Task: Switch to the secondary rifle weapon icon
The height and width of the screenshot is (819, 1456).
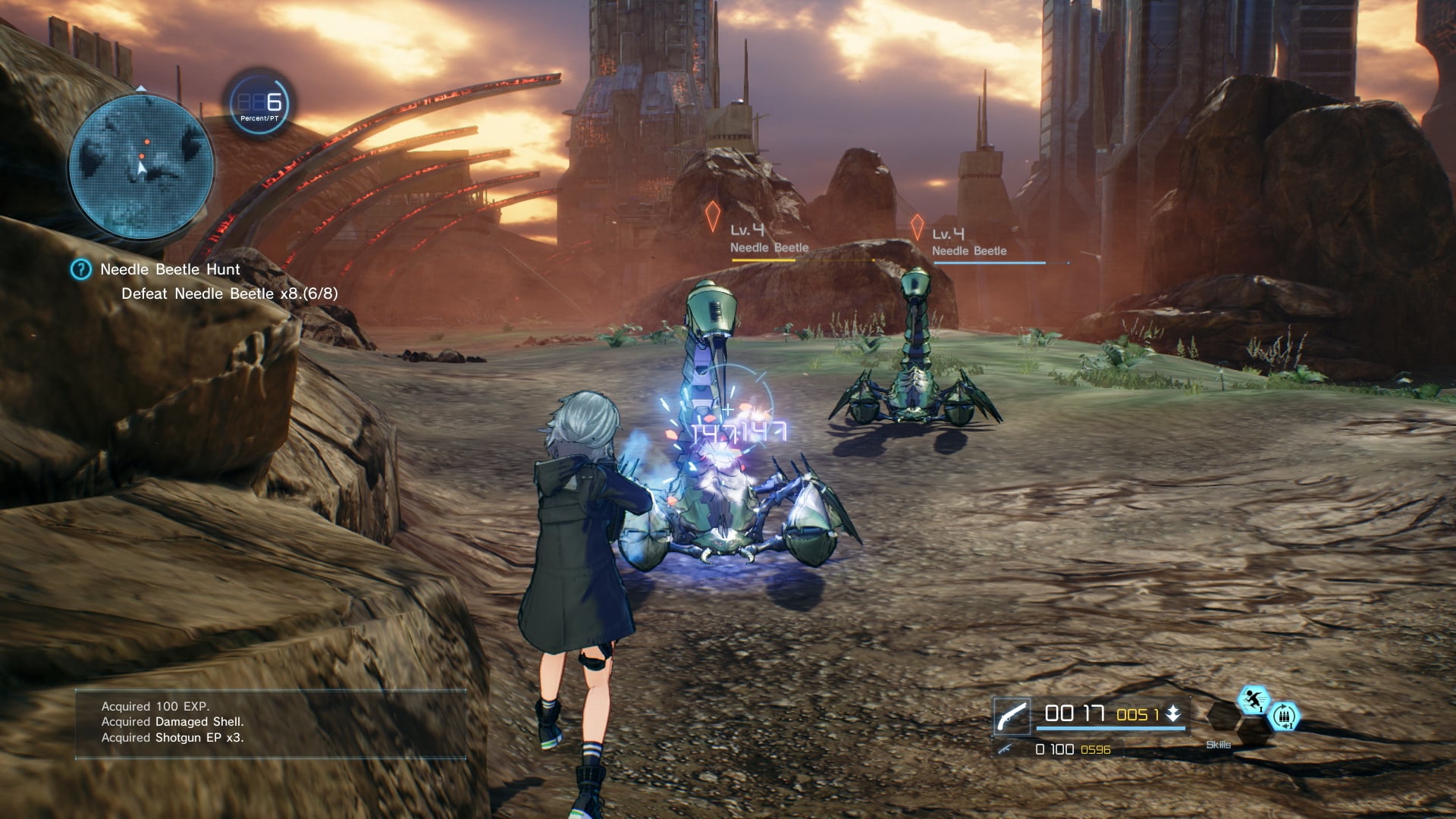Action: 1007,749
